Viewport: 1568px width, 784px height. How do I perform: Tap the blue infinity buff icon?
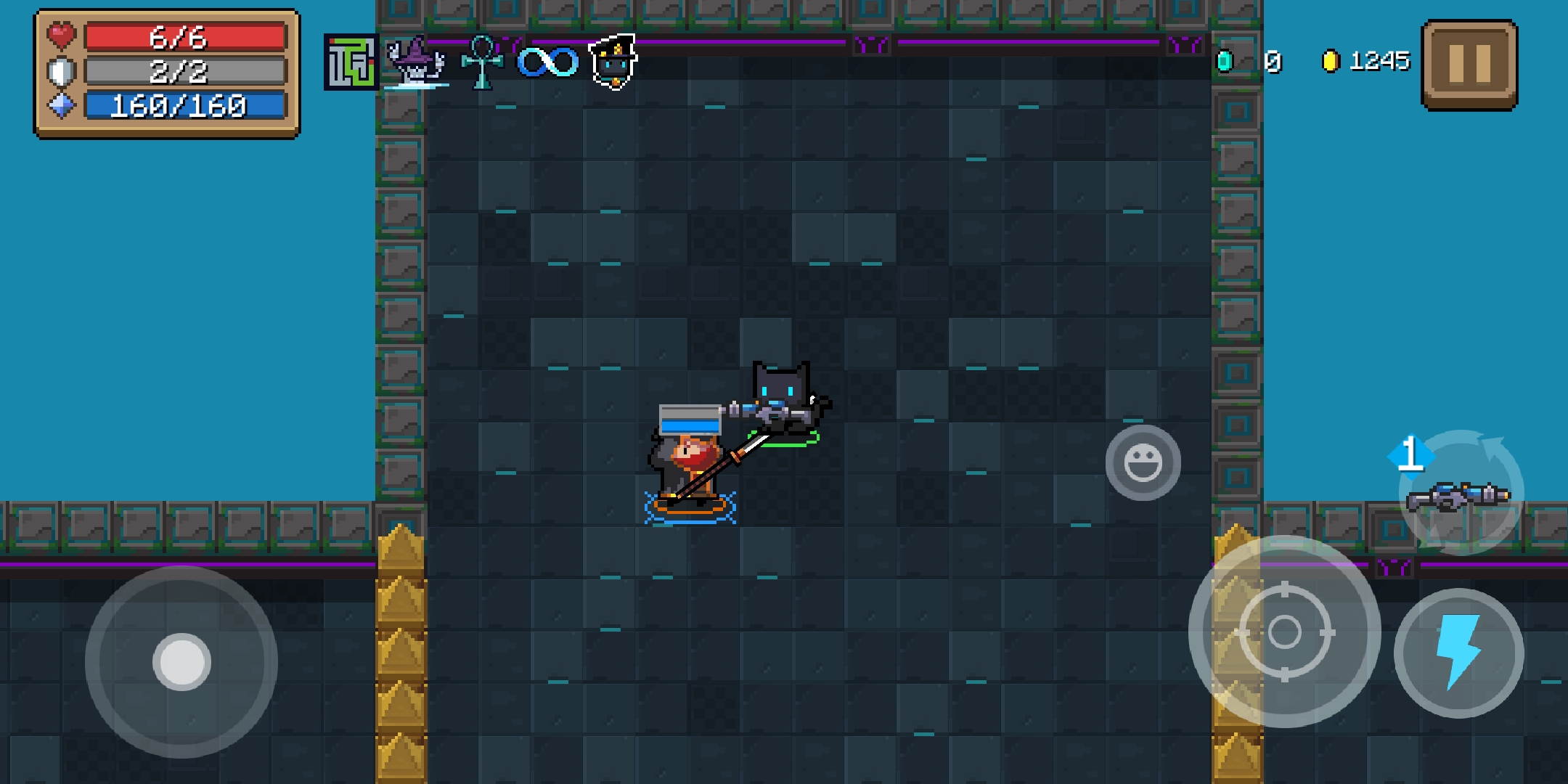click(547, 62)
